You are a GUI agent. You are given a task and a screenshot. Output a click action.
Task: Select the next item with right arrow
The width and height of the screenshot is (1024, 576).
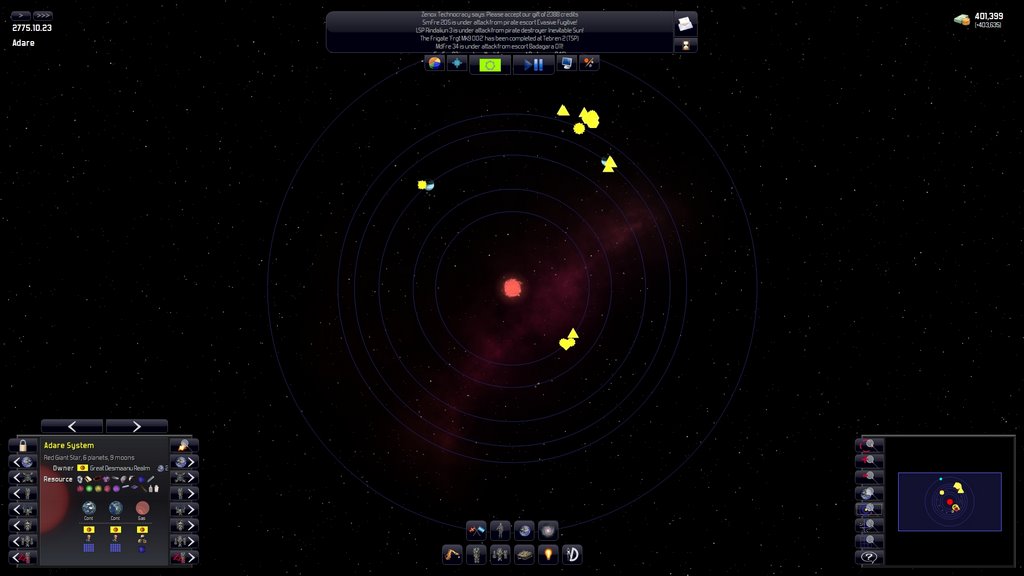tap(137, 426)
